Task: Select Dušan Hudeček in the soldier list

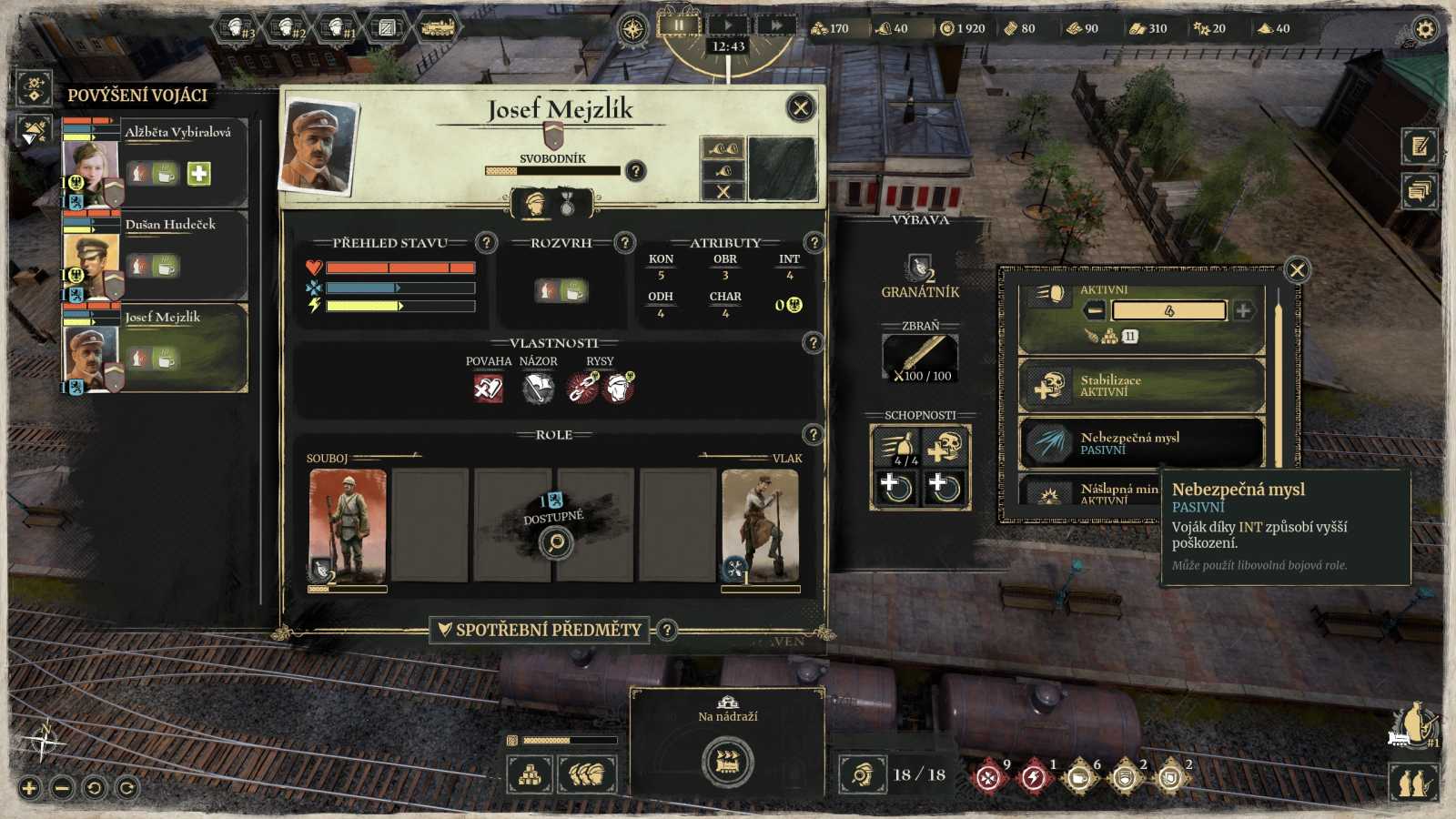Action: 170,225
